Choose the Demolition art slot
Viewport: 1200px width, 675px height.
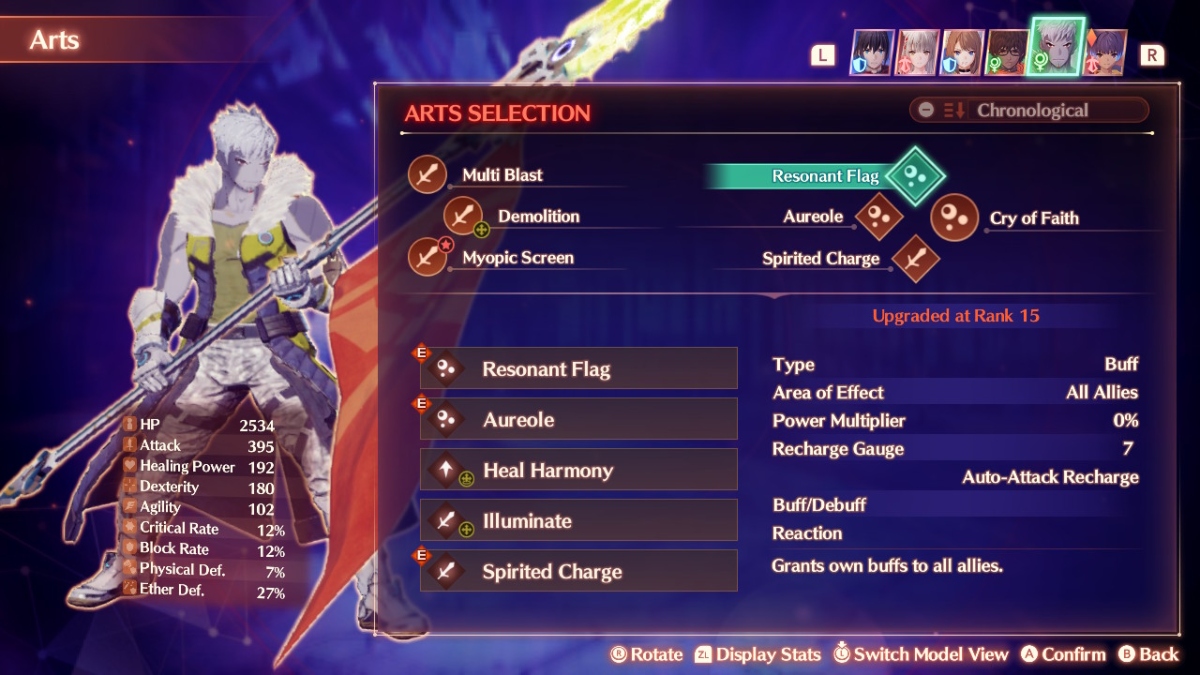pos(464,216)
